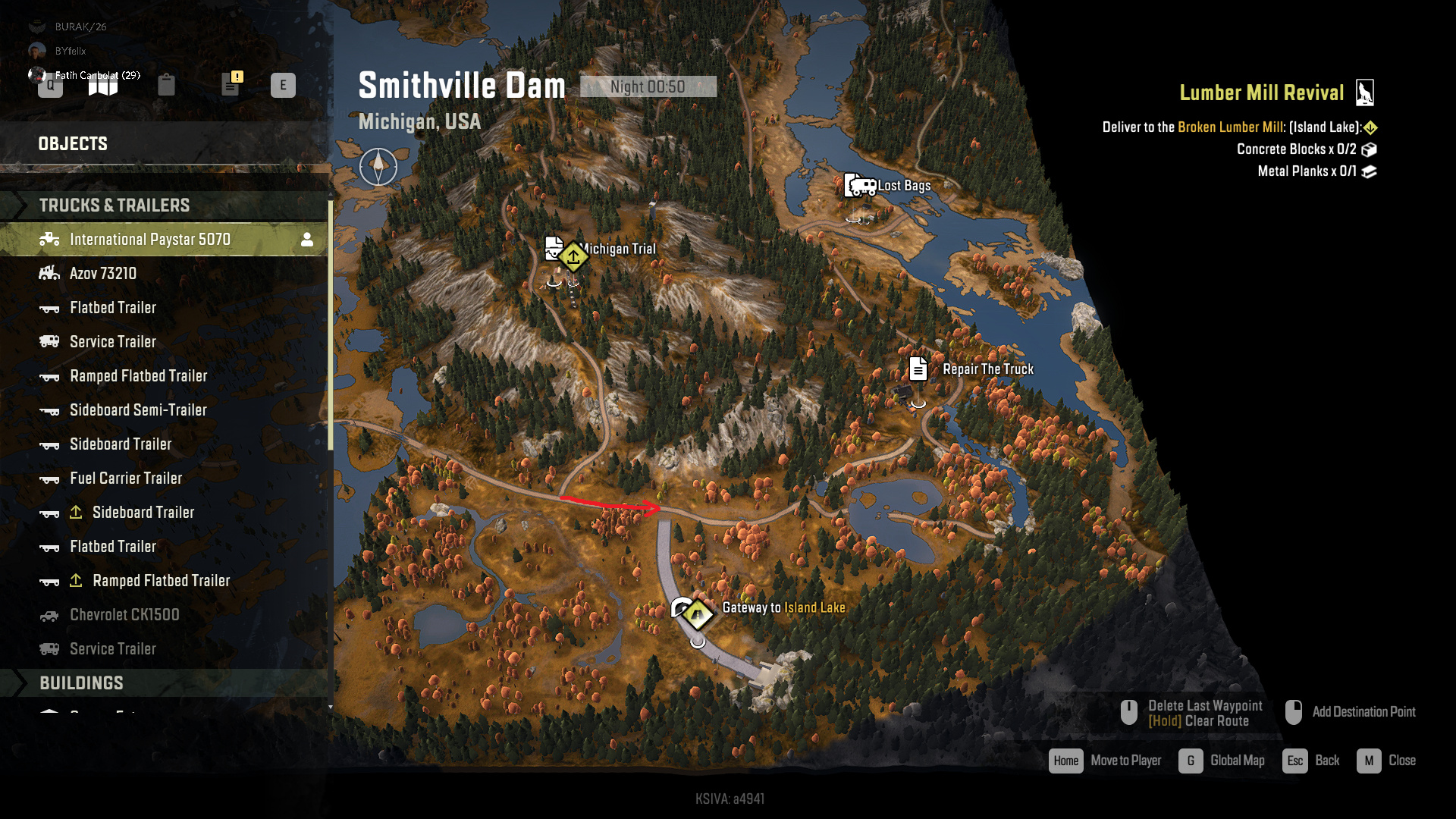
Task: Open the Michigan Trial marker on the map
Action: 573,257
